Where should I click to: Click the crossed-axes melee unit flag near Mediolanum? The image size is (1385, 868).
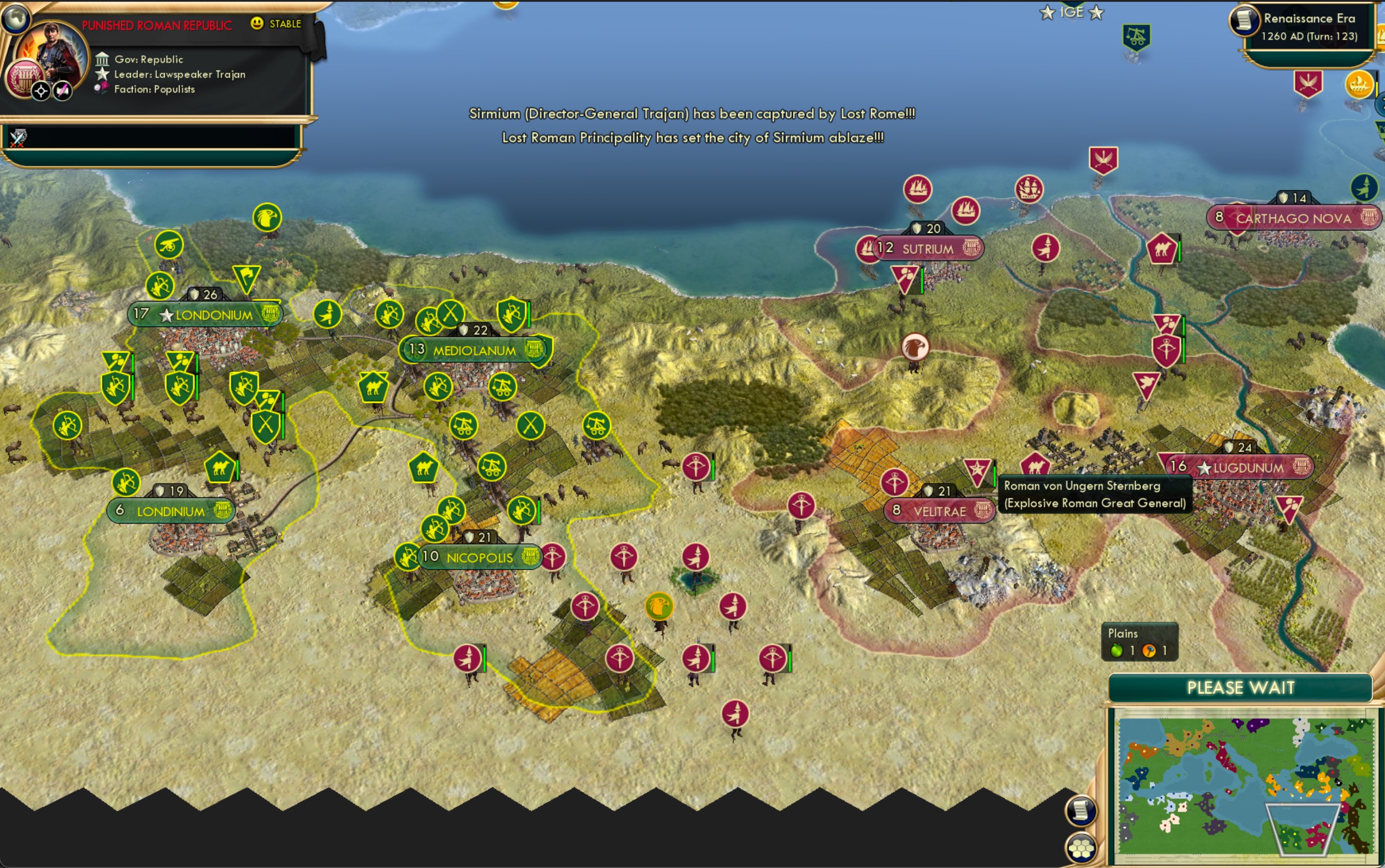451,312
